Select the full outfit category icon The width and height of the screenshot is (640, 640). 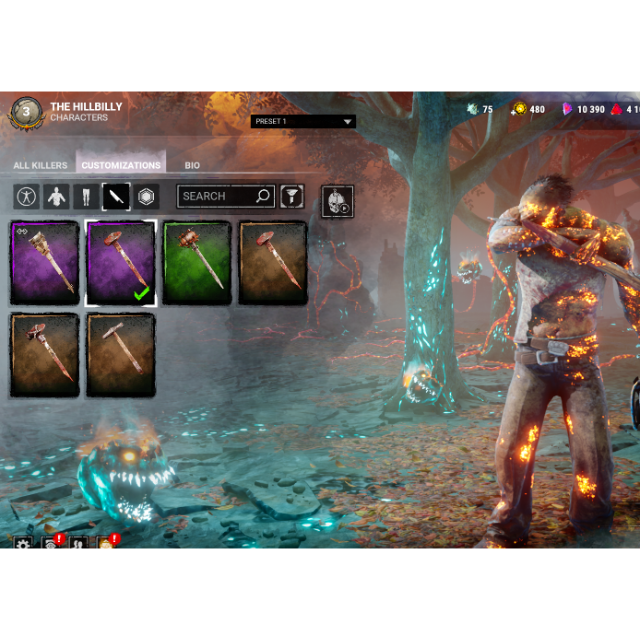26,197
